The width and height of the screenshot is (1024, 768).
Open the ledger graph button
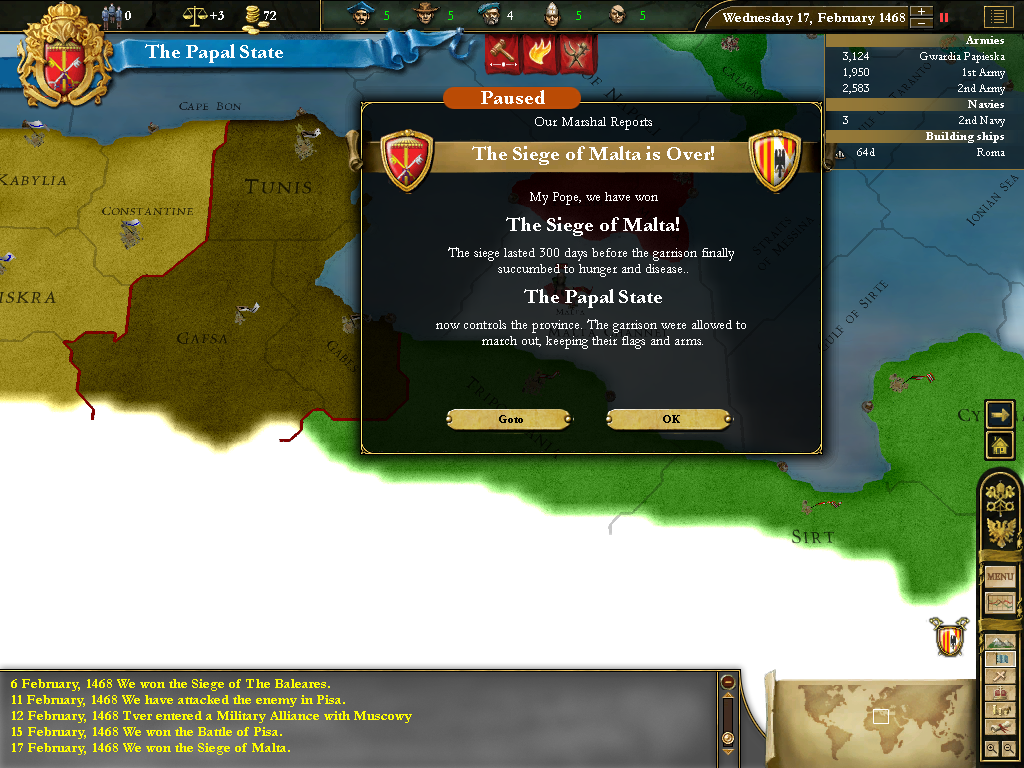click(1000, 603)
